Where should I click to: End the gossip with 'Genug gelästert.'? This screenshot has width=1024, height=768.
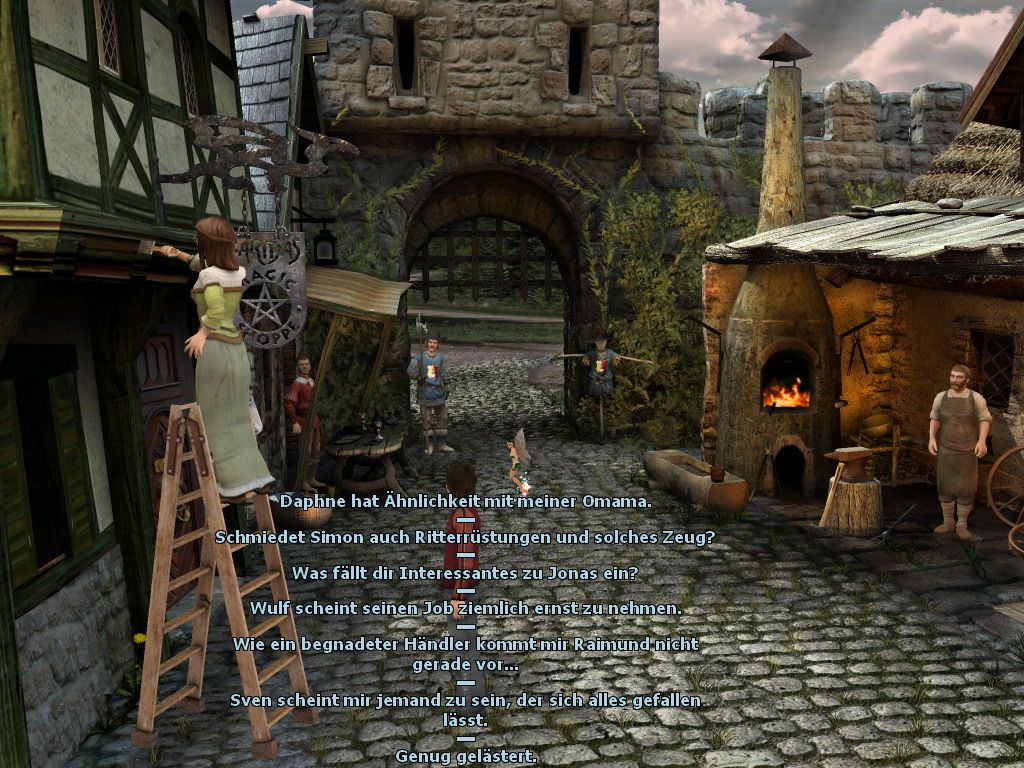(x=465, y=755)
